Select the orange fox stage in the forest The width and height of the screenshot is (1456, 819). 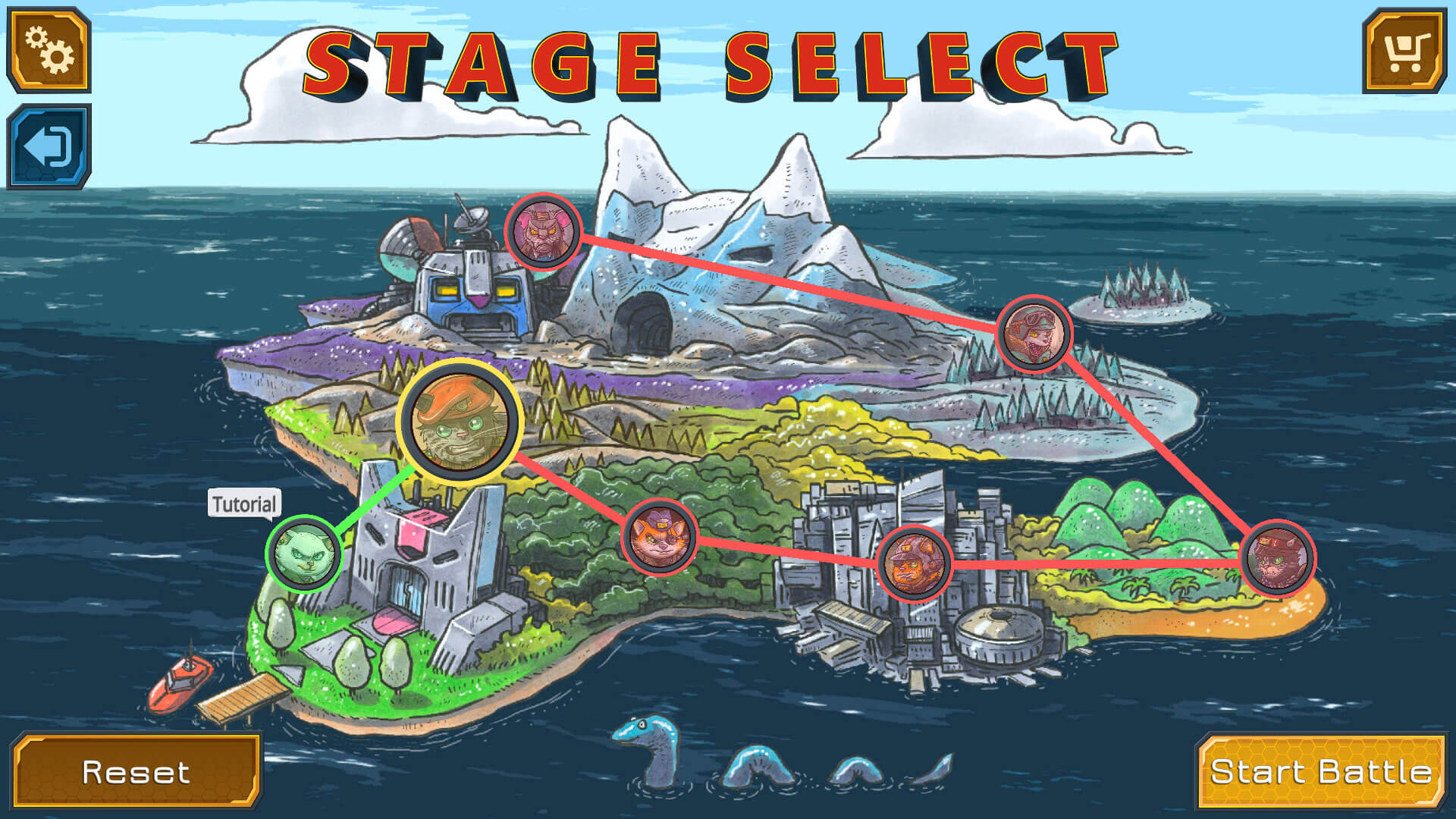pyautogui.click(x=661, y=537)
